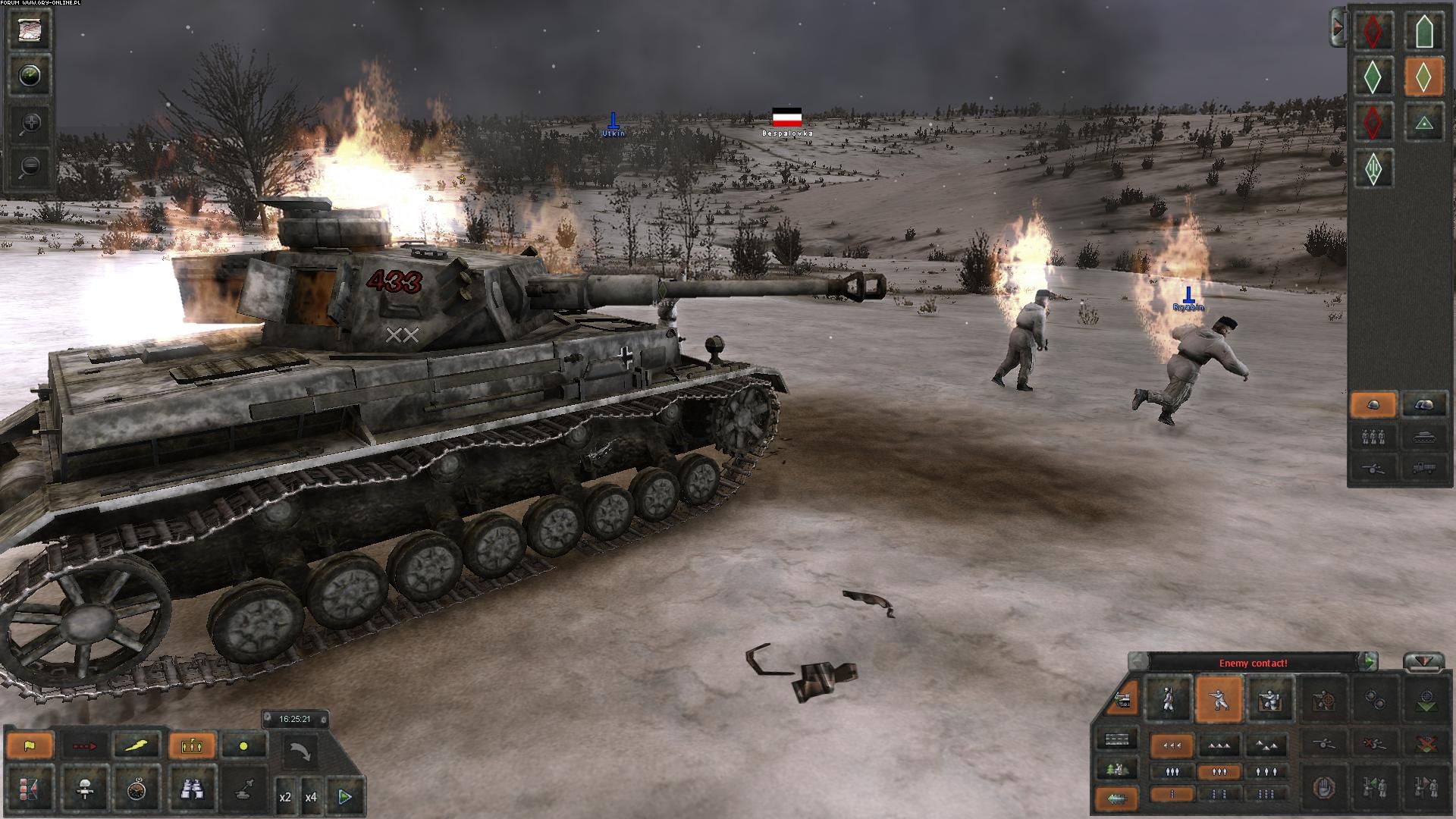This screenshot has width=1456, height=819.
Task: Filter units by truck icon
Action: [1423, 467]
